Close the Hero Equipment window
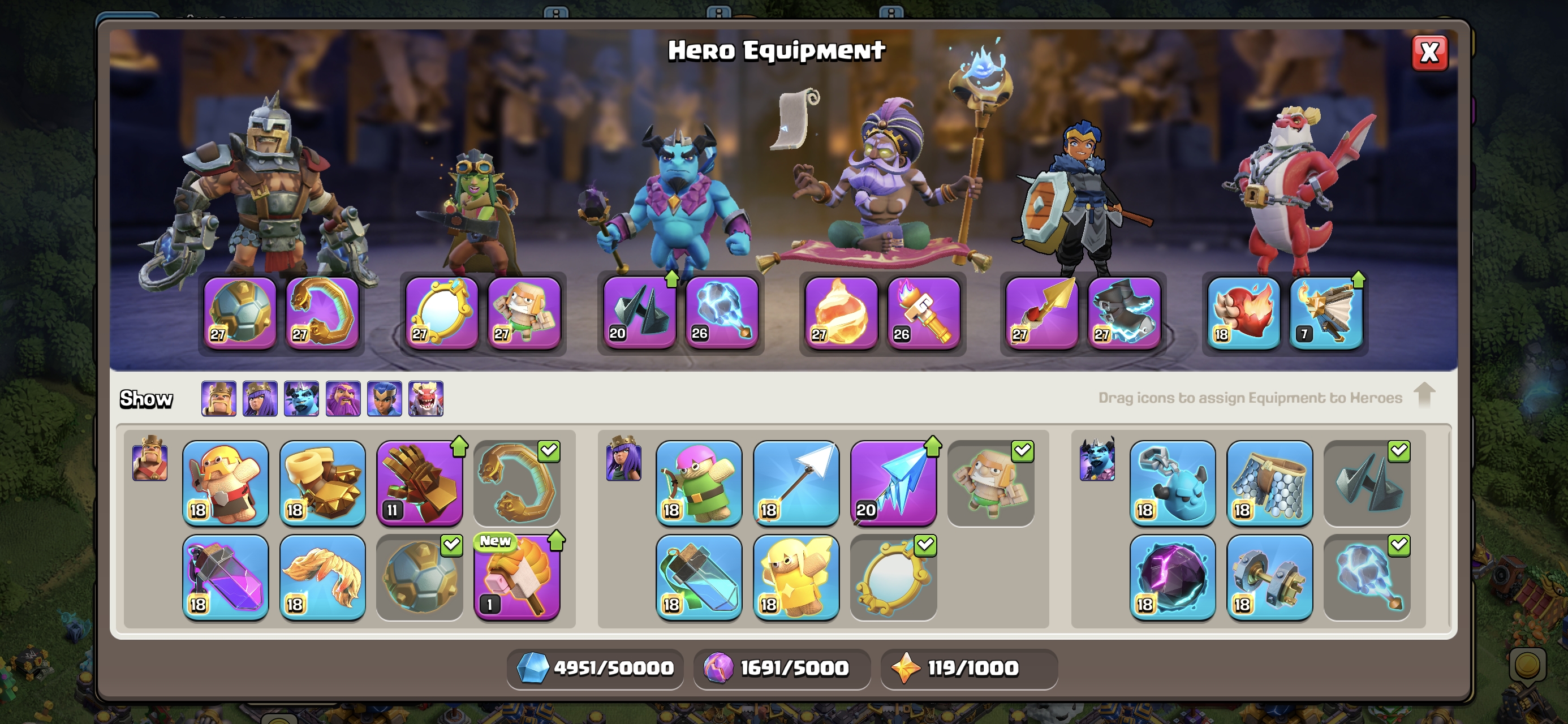The image size is (1568, 724). [1429, 53]
